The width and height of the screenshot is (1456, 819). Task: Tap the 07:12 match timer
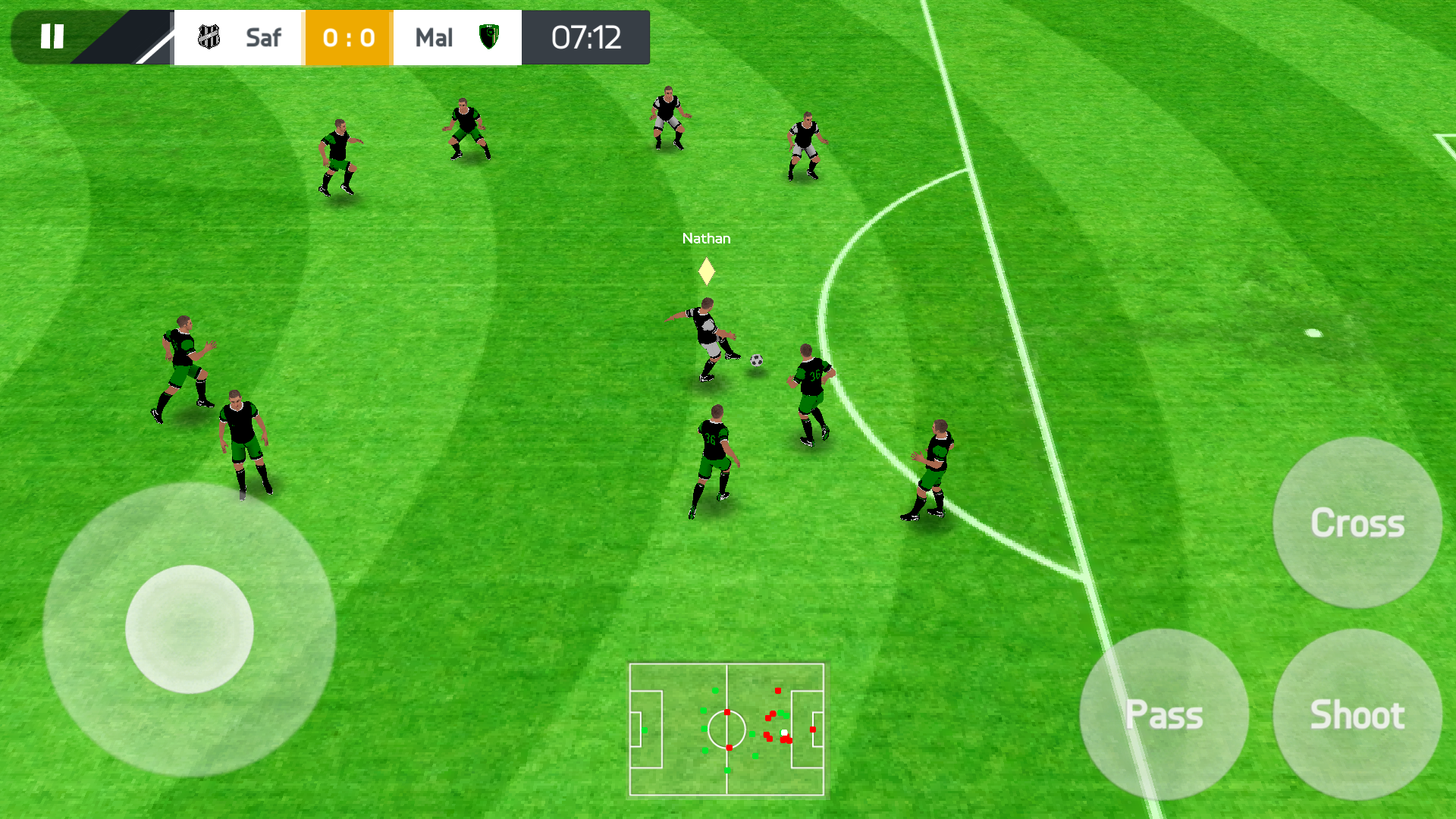click(x=586, y=36)
